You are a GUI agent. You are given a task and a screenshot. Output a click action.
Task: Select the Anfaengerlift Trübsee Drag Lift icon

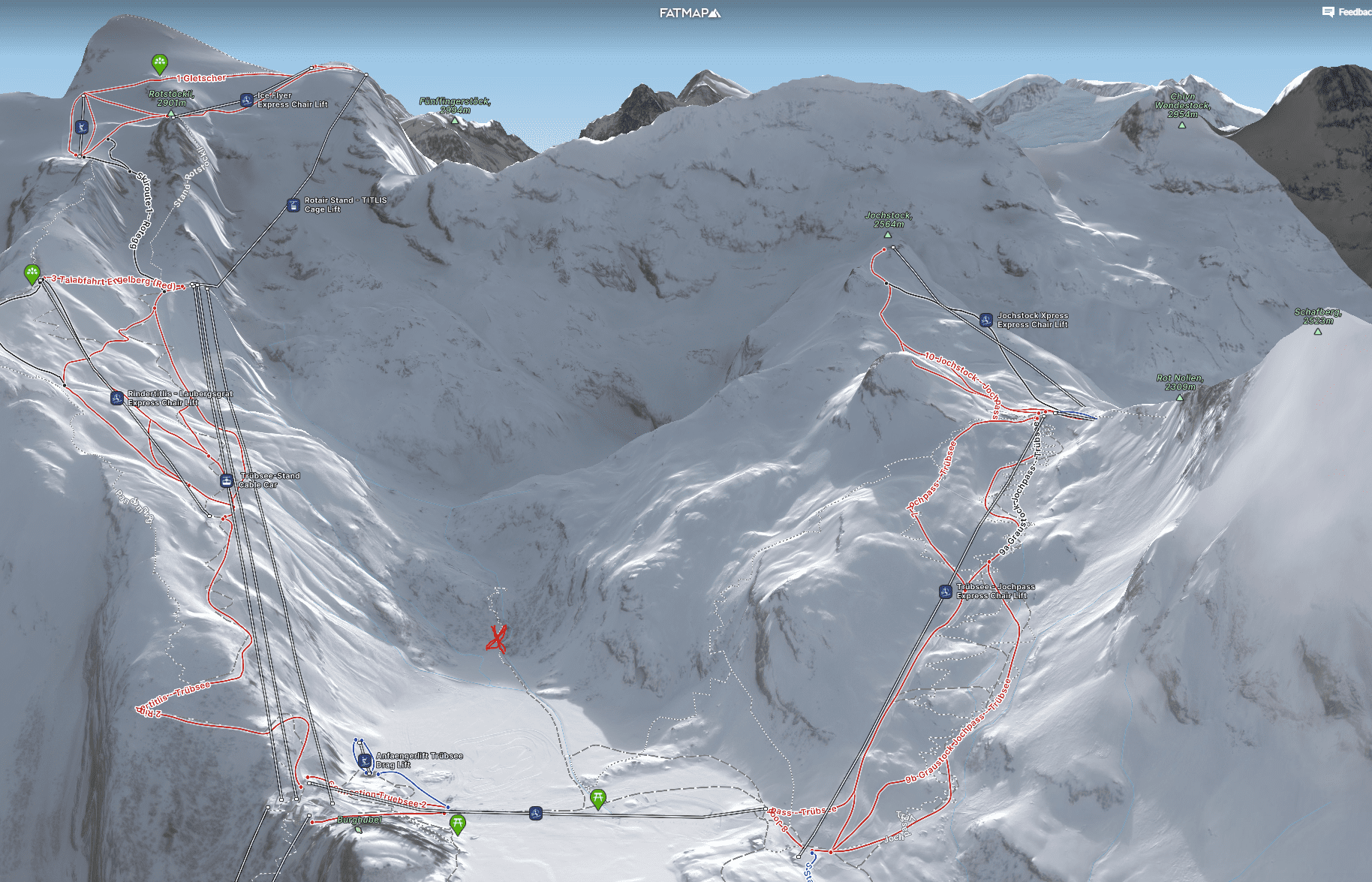365,760
